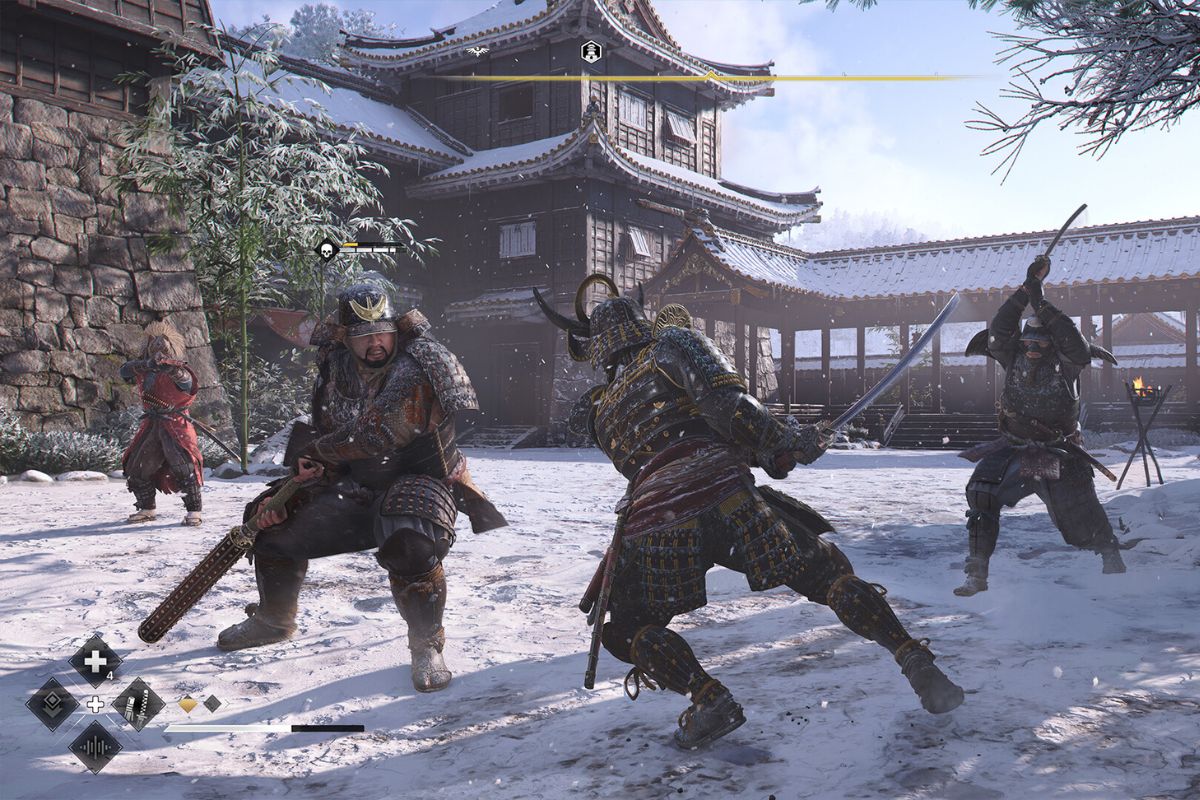Click the castle objective marker on compass
This screenshot has width=1200, height=800.
click(x=591, y=51)
